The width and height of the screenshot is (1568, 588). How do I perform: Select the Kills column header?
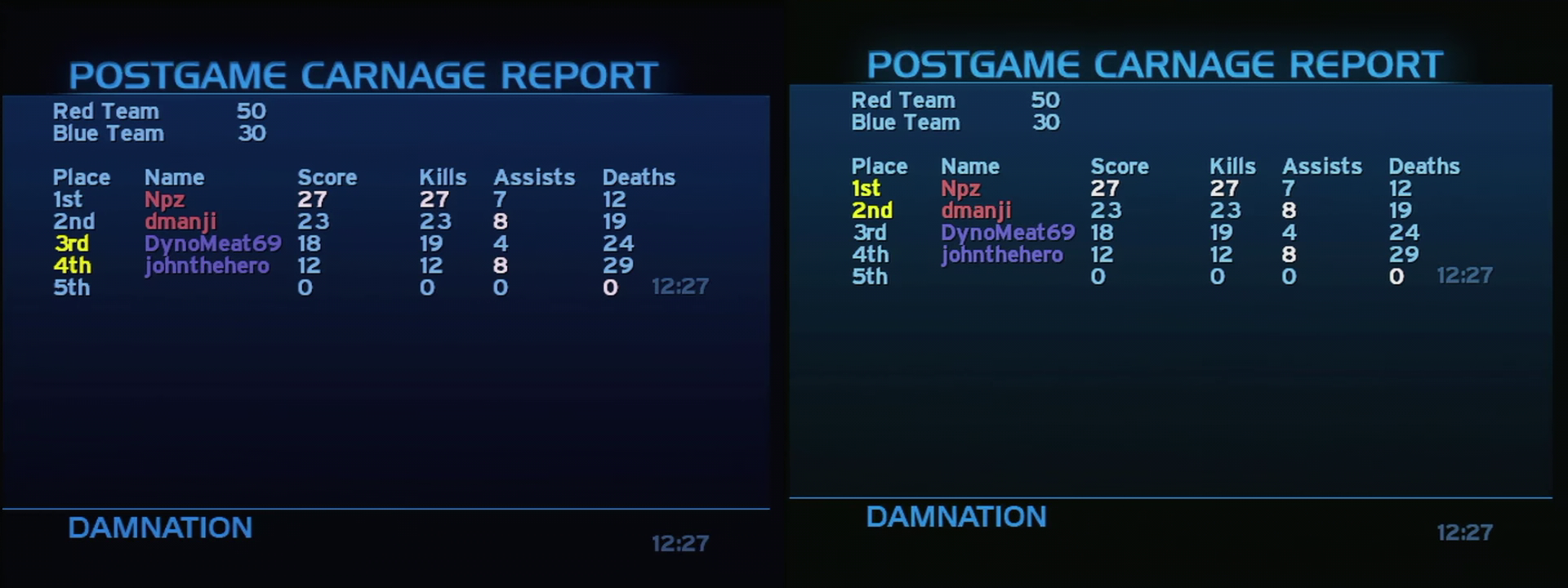click(443, 177)
